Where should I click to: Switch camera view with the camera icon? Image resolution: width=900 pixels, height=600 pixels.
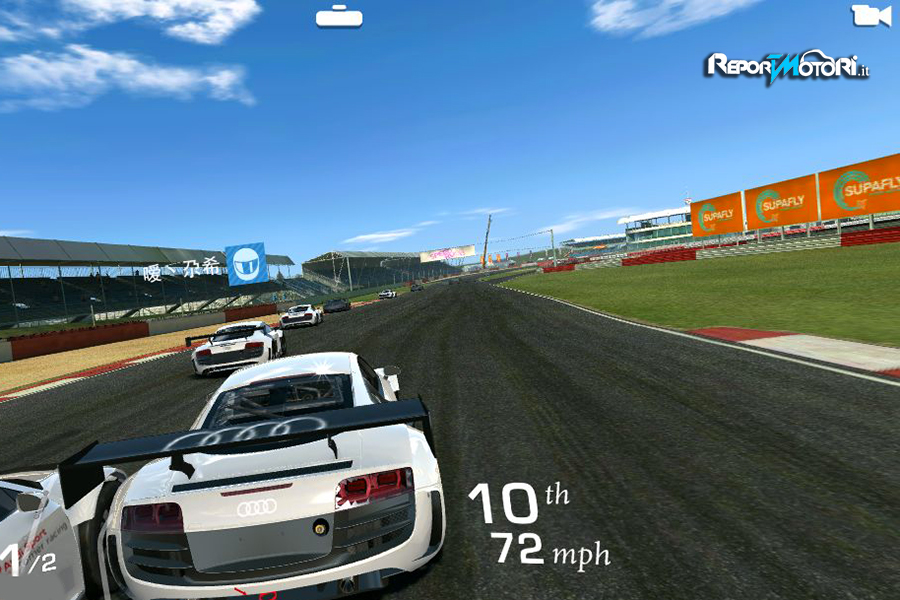pyautogui.click(x=870, y=16)
